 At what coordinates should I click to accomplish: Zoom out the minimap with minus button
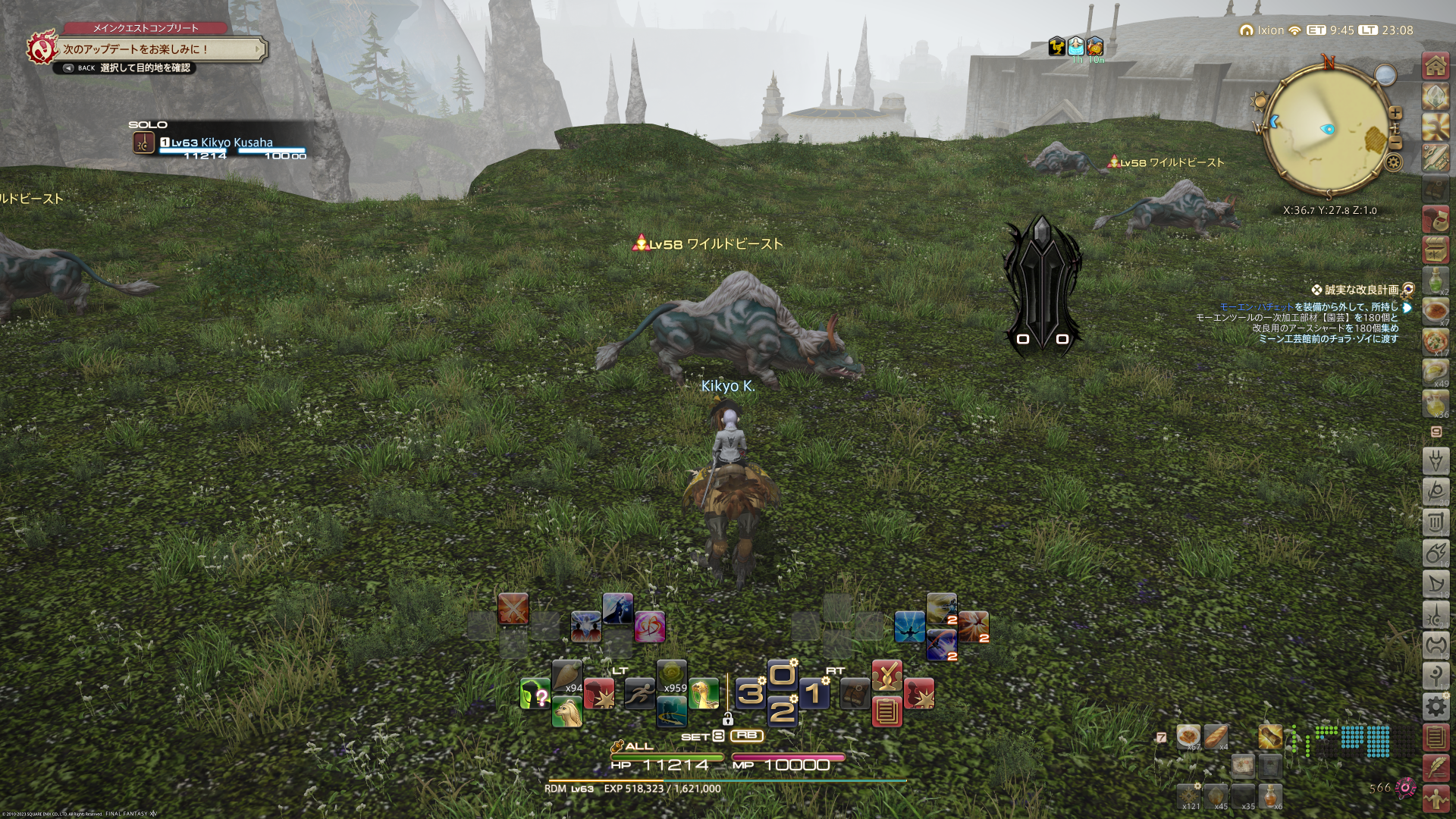coord(1396,143)
